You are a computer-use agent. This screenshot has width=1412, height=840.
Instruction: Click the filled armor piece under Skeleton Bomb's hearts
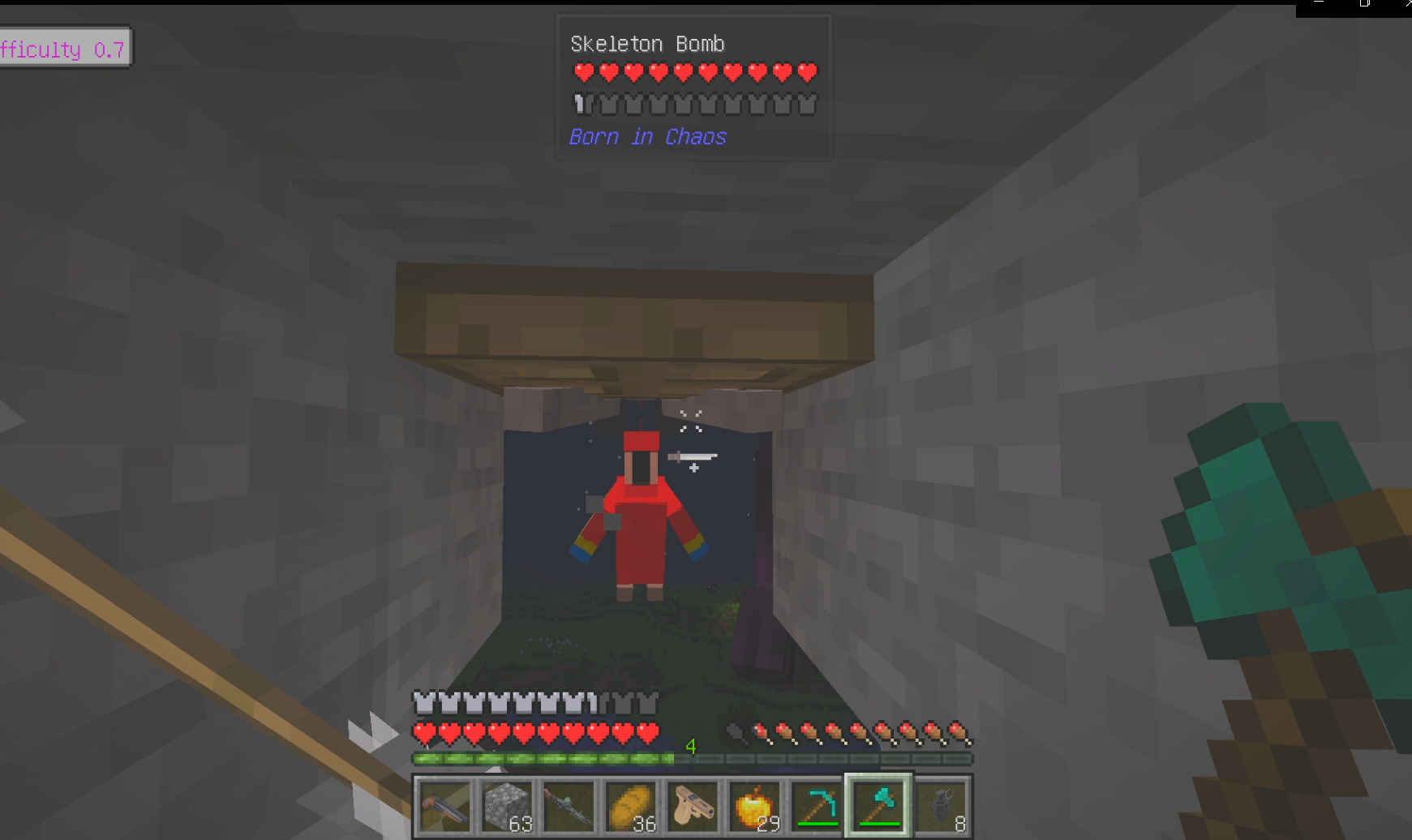coord(581,104)
